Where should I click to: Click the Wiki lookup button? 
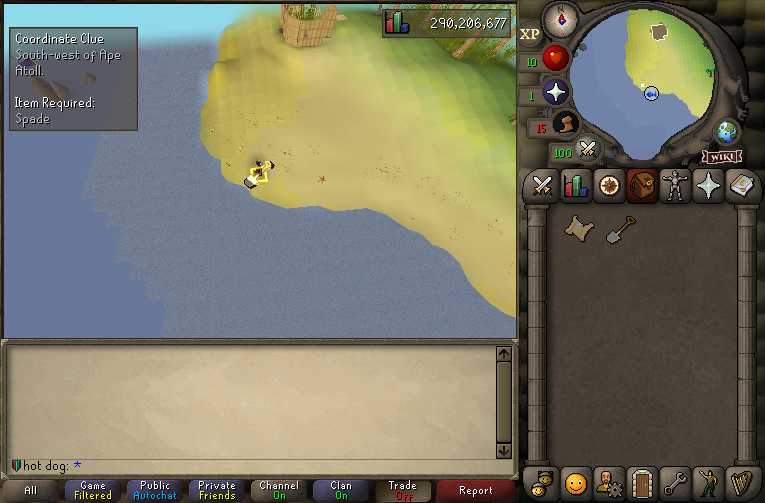pyautogui.click(x=721, y=156)
